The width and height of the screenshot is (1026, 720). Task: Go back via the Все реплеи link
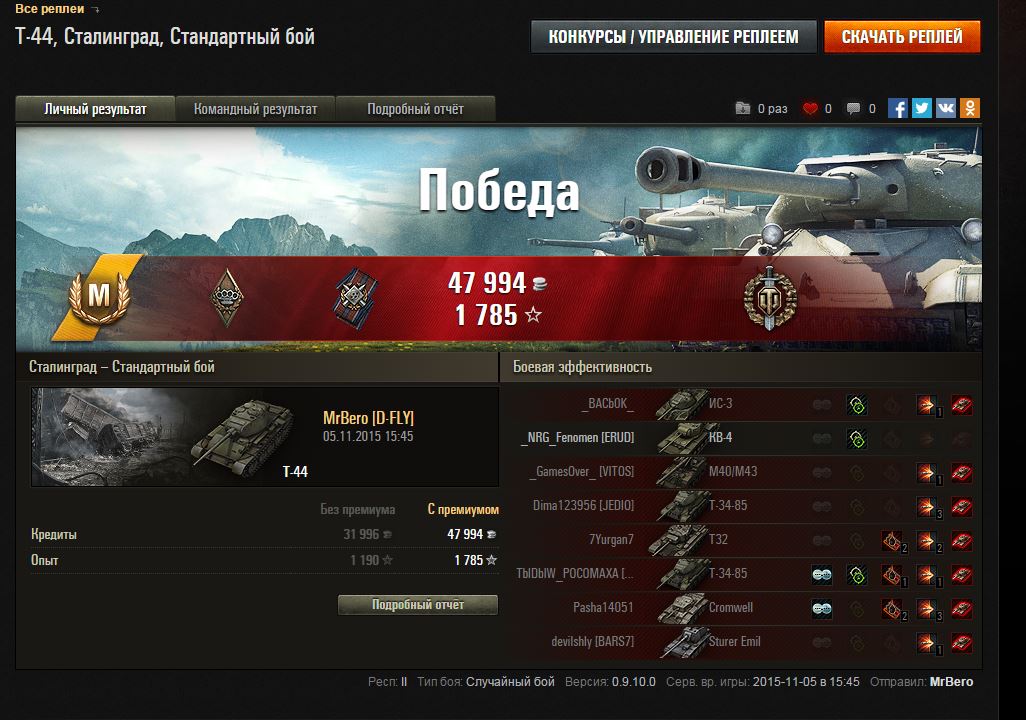(50, 9)
